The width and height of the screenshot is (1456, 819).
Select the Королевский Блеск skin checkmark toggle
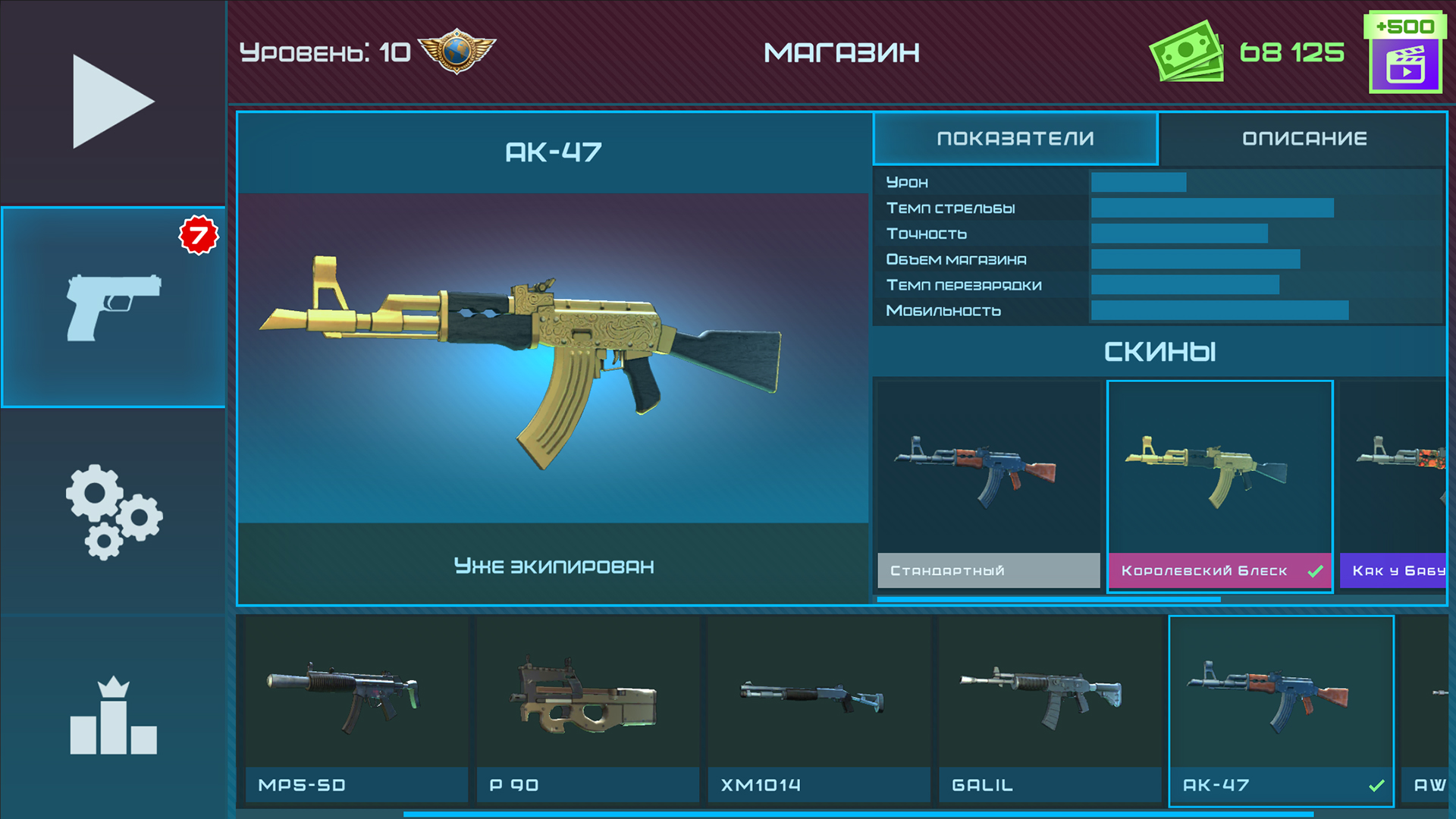pos(1313,570)
